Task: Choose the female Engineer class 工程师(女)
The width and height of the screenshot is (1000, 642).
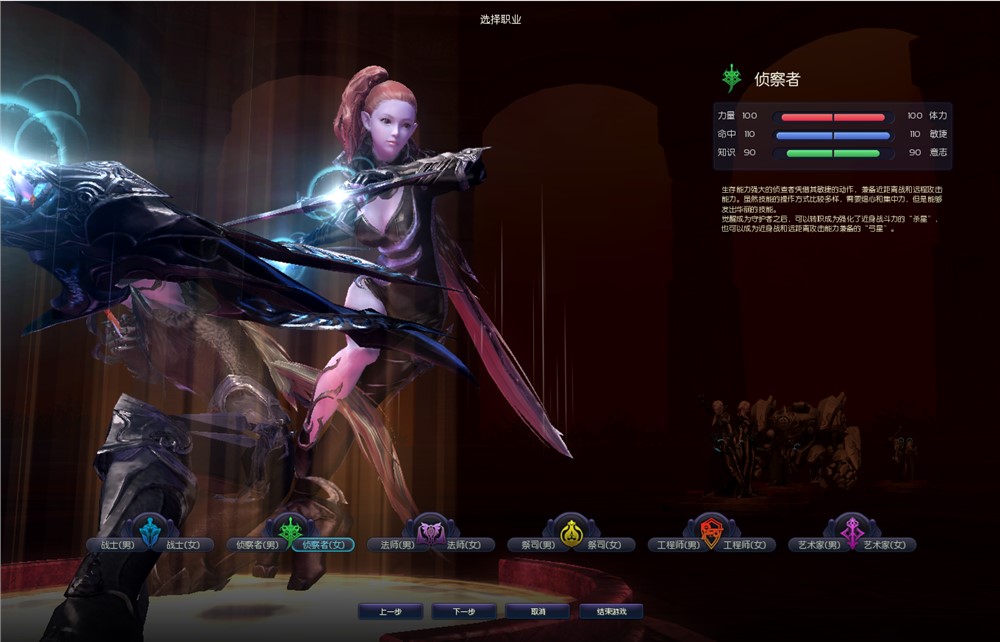Action: tap(746, 545)
